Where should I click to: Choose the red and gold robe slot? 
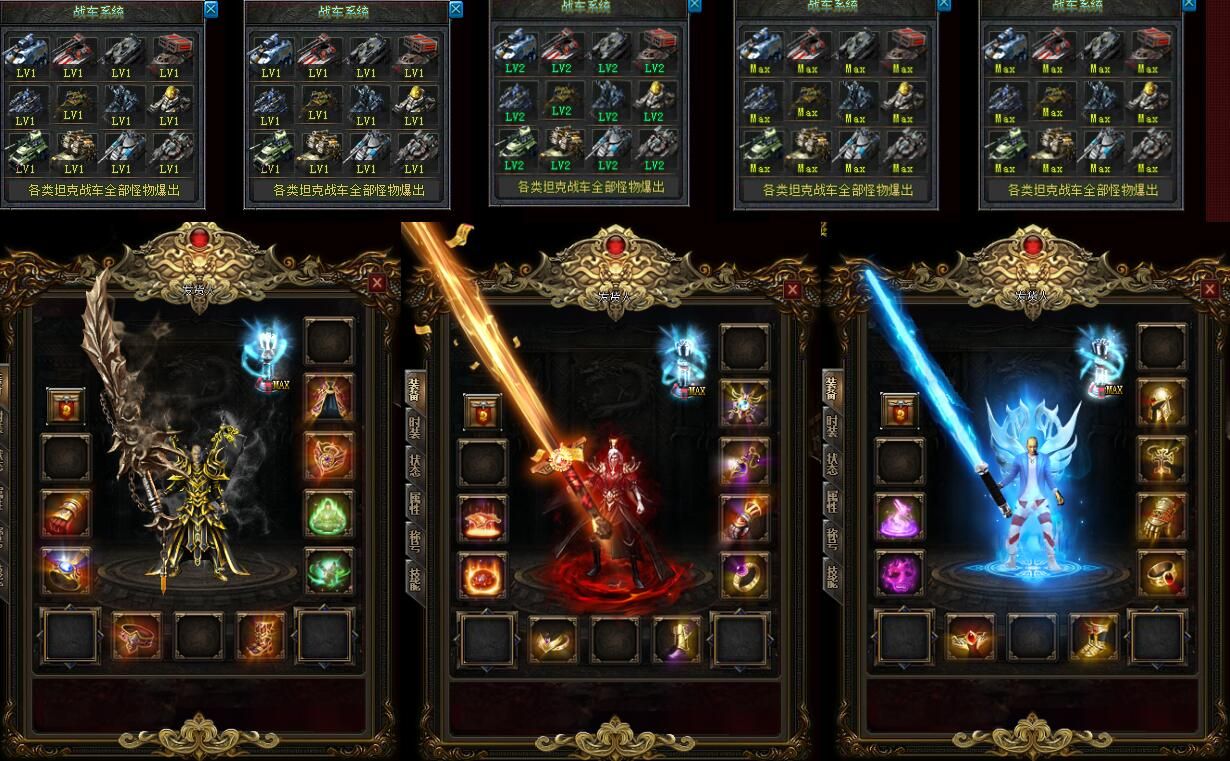tap(329, 399)
